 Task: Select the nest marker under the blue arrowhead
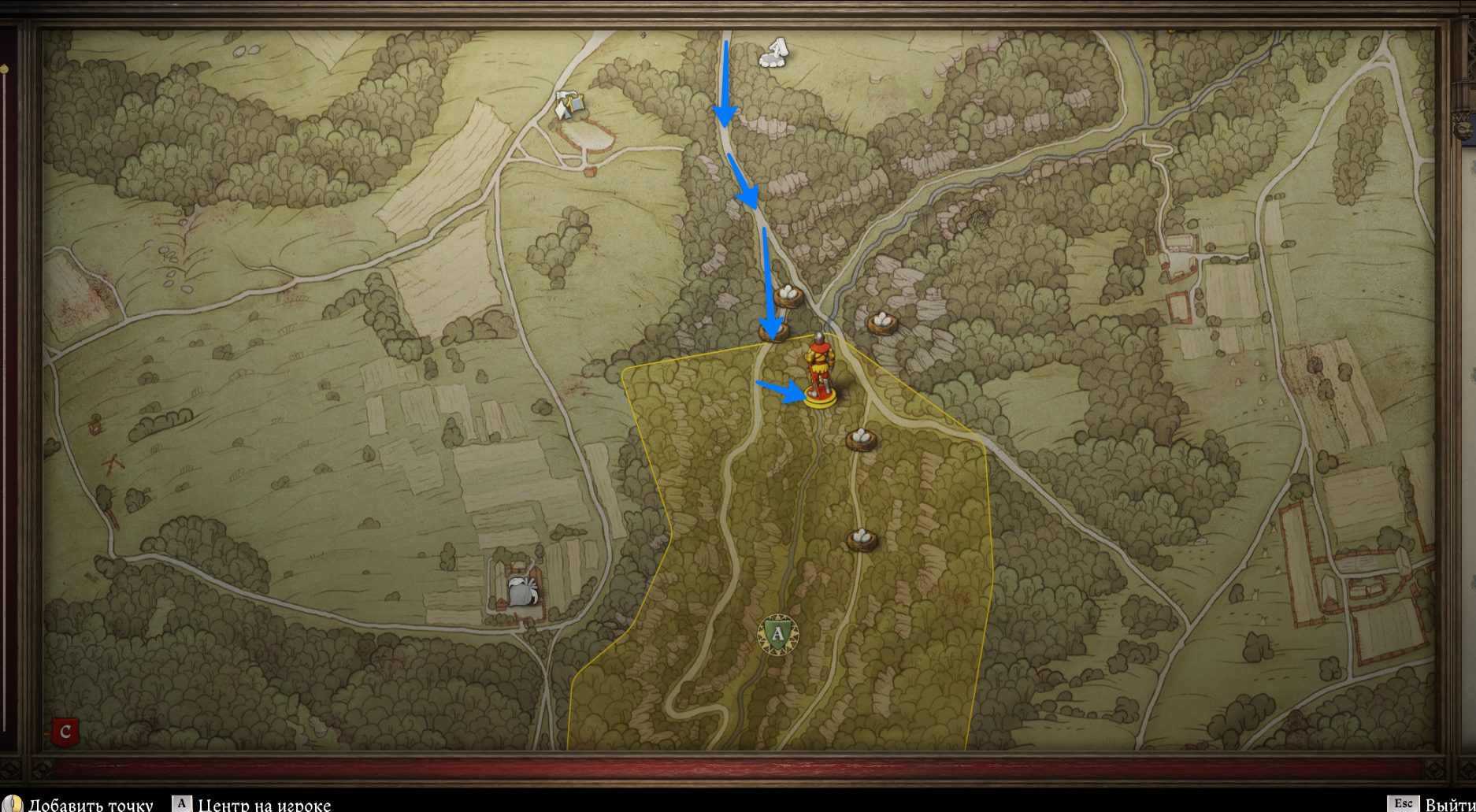(x=775, y=332)
